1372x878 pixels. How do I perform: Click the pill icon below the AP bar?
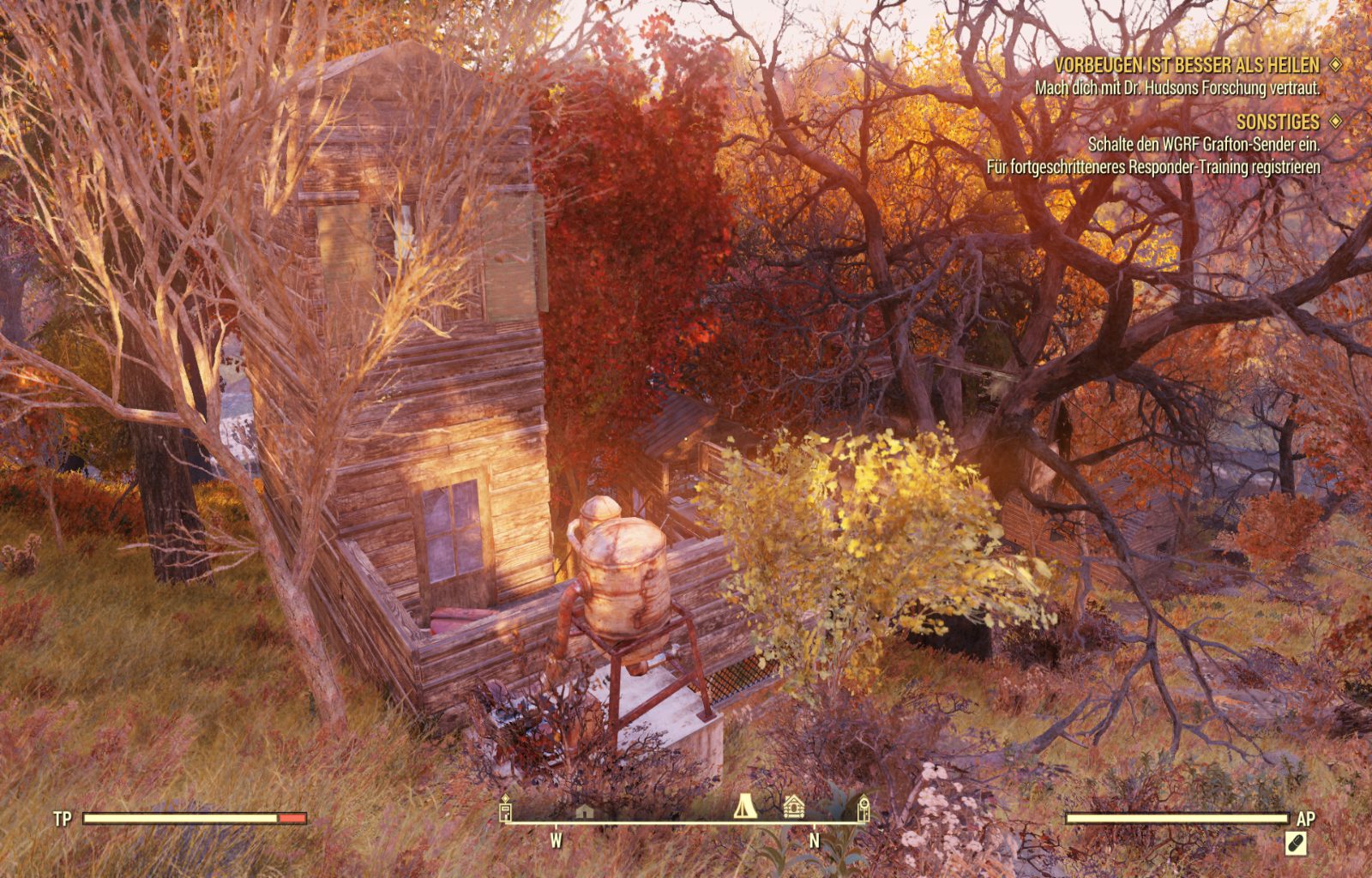(1296, 844)
